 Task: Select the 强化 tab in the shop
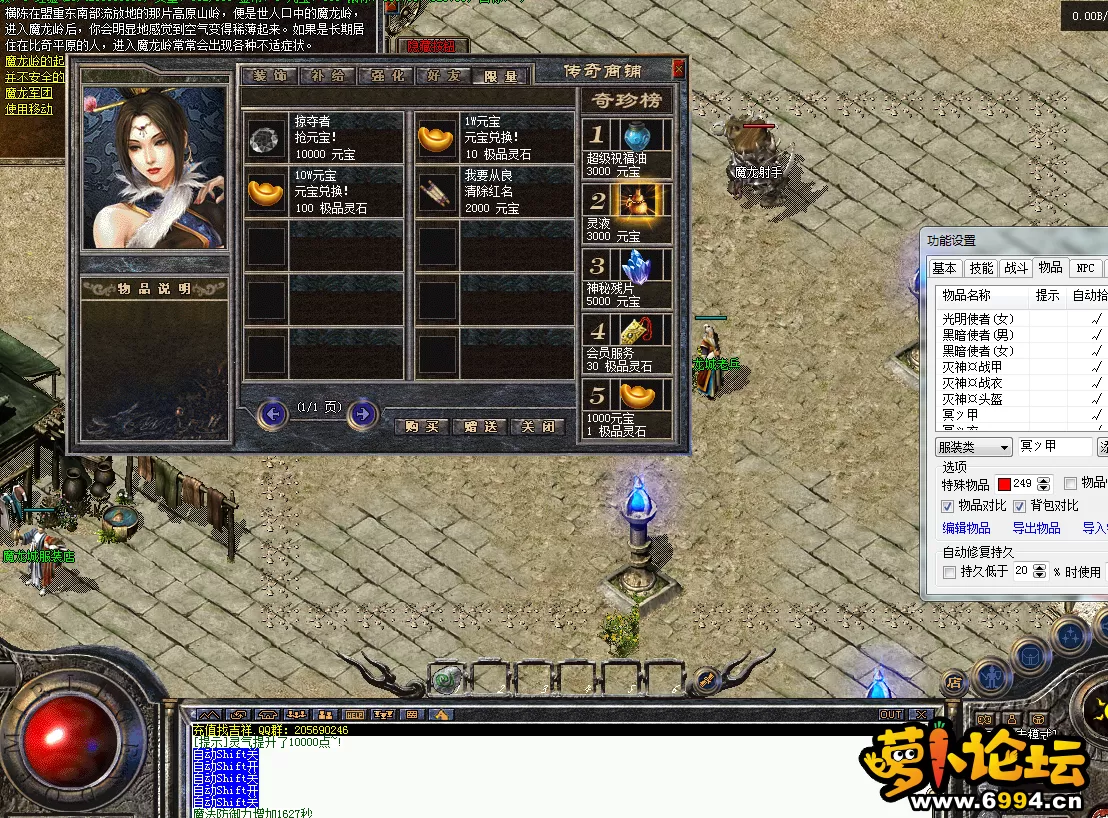[x=387, y=75]
